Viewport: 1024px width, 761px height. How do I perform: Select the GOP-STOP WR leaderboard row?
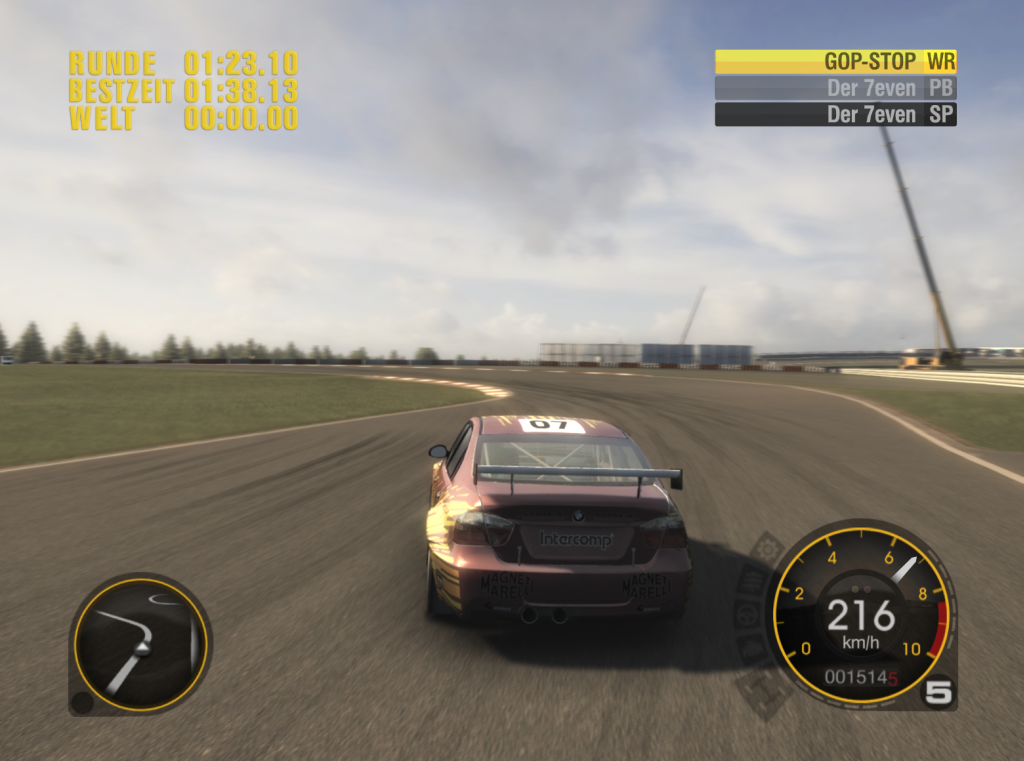tap(835, 62)
